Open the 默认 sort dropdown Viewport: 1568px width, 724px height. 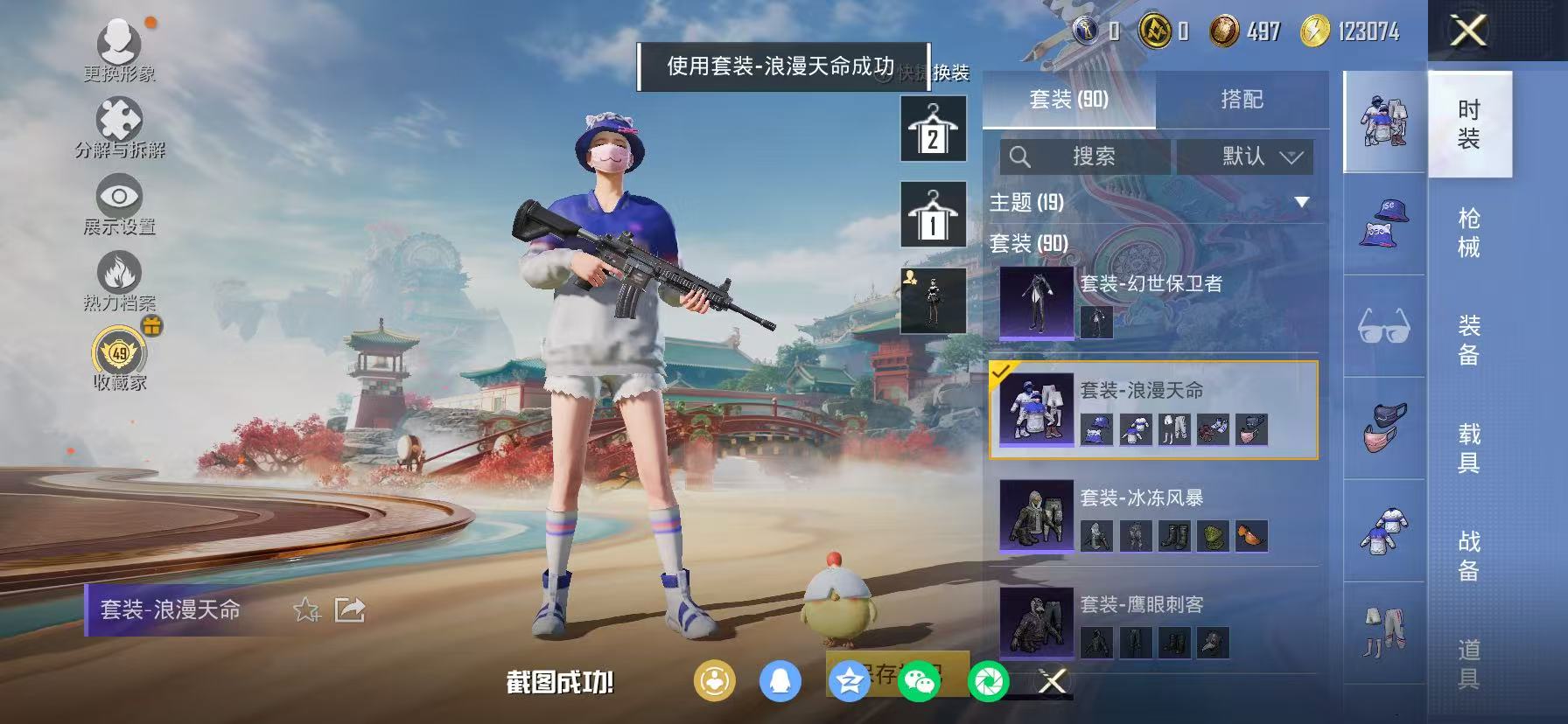[x=1246, y=157]
